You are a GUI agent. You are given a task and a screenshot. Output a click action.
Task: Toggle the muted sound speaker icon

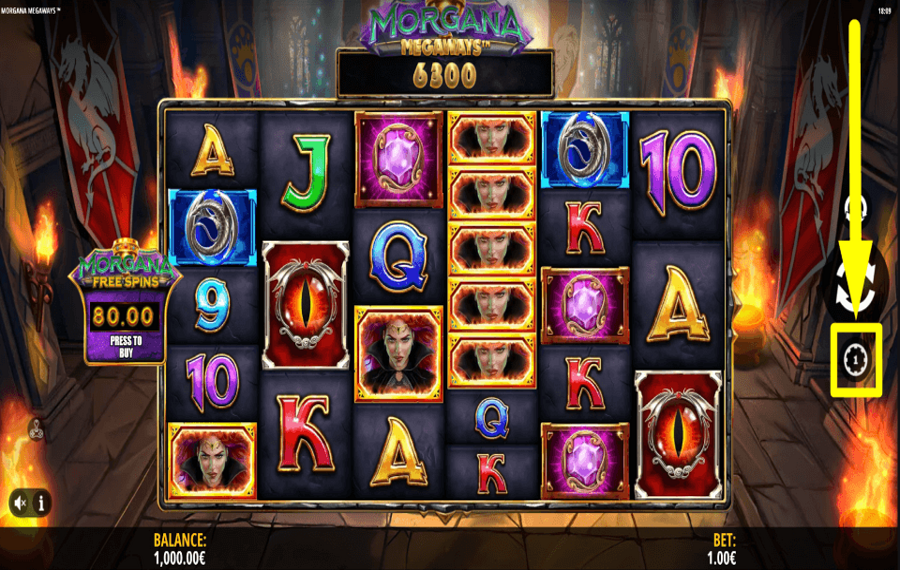[x=20, y=501]
